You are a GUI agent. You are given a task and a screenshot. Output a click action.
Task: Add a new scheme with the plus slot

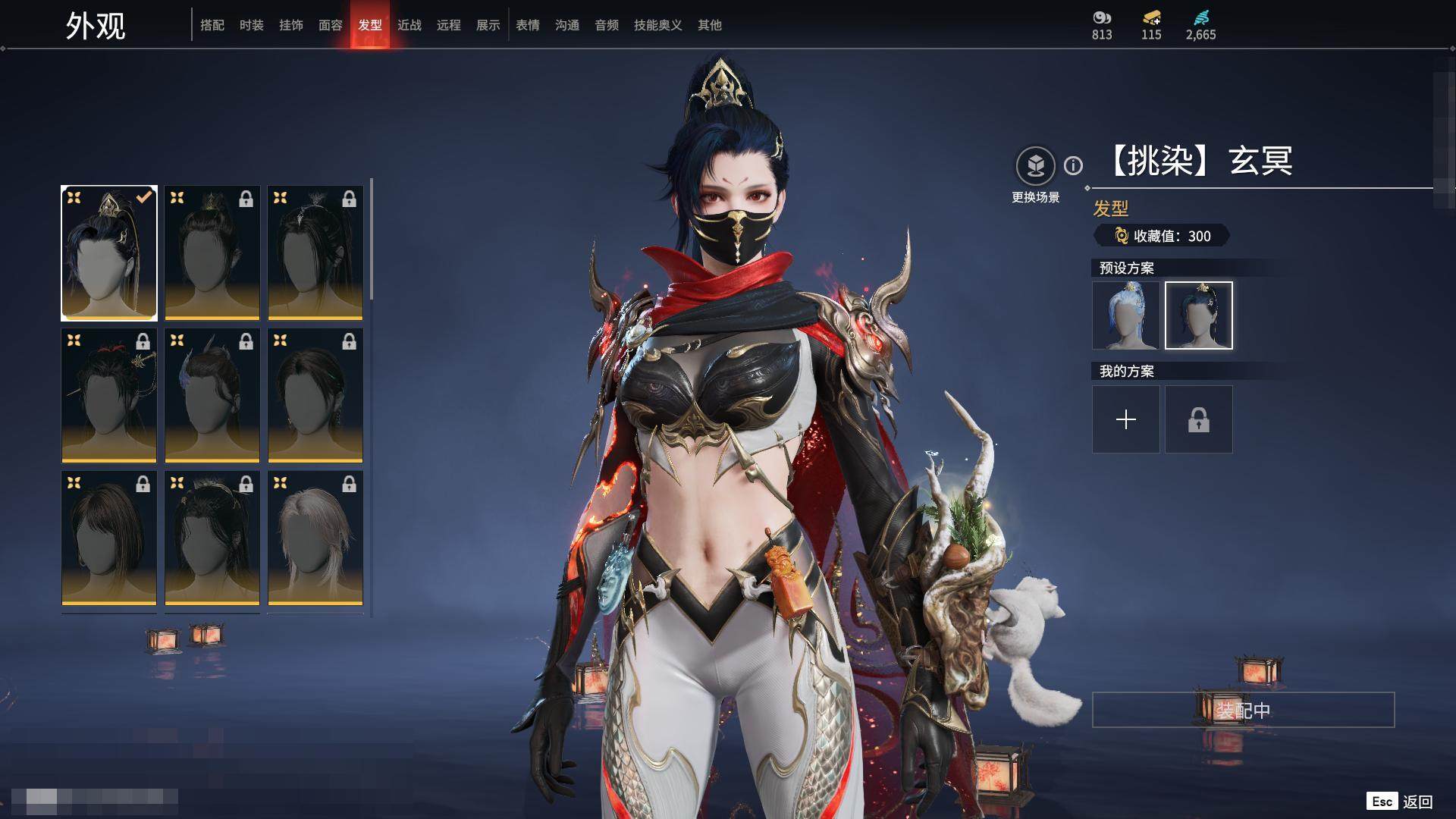tap(1126, 419)
